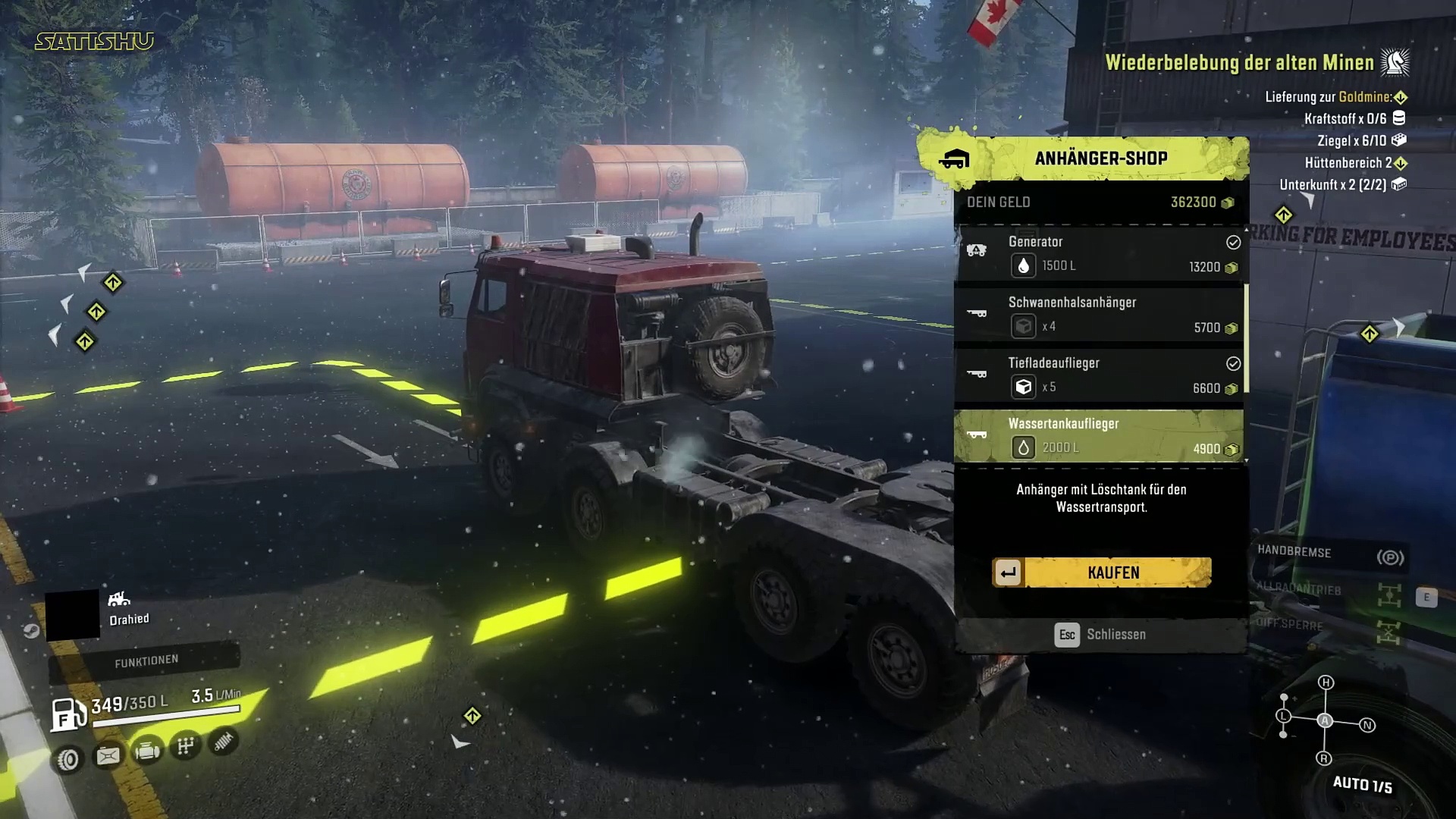Choose the Schwanenhalsanhänger trailer
The image size is (1456, 819).
(1100, 315)
